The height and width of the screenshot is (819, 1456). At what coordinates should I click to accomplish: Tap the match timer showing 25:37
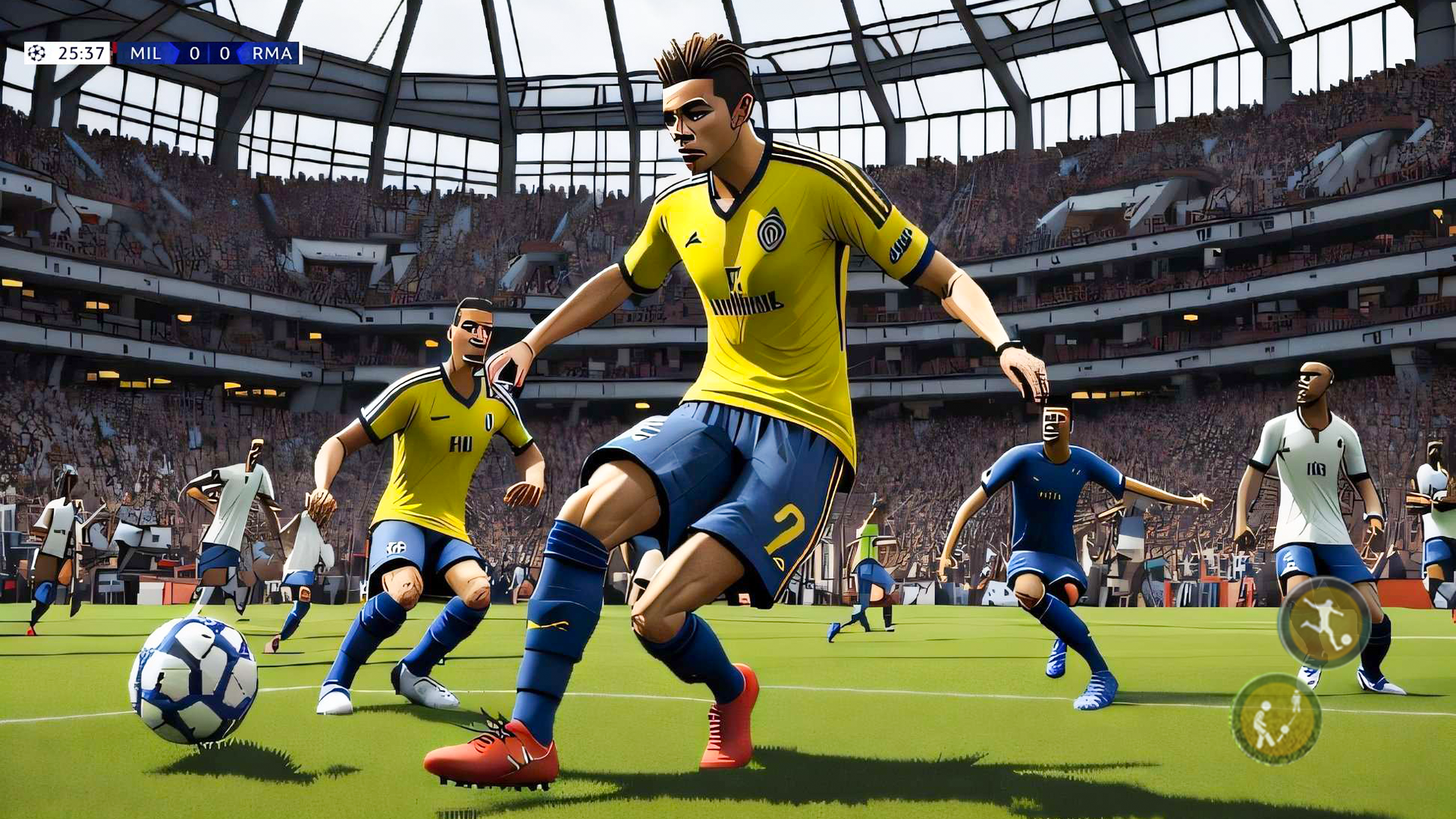pos(82,53)
